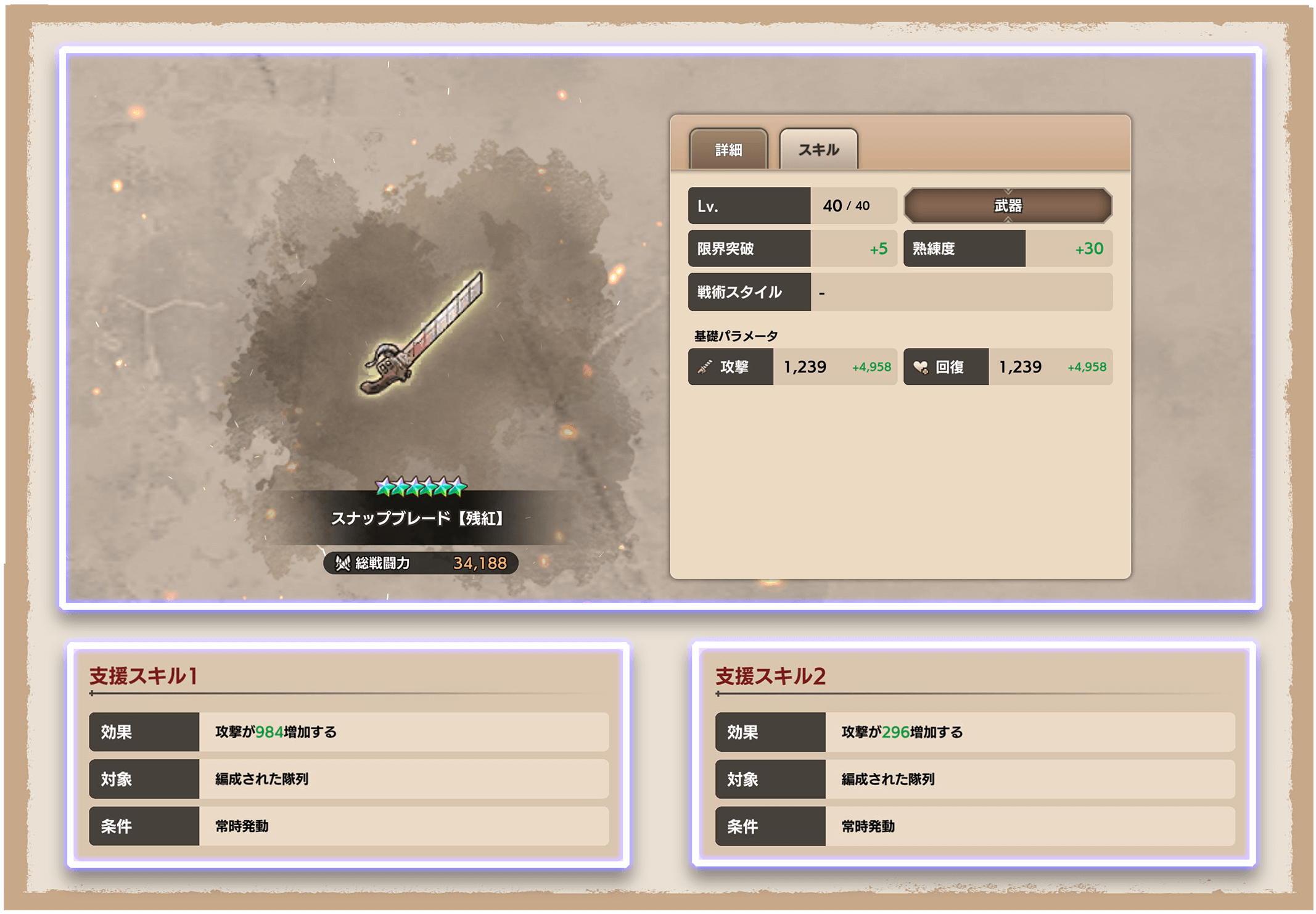Screen dimensions: 1316x914
Task: Click the first rarity star above the weapon name
Action: (384, 485)
